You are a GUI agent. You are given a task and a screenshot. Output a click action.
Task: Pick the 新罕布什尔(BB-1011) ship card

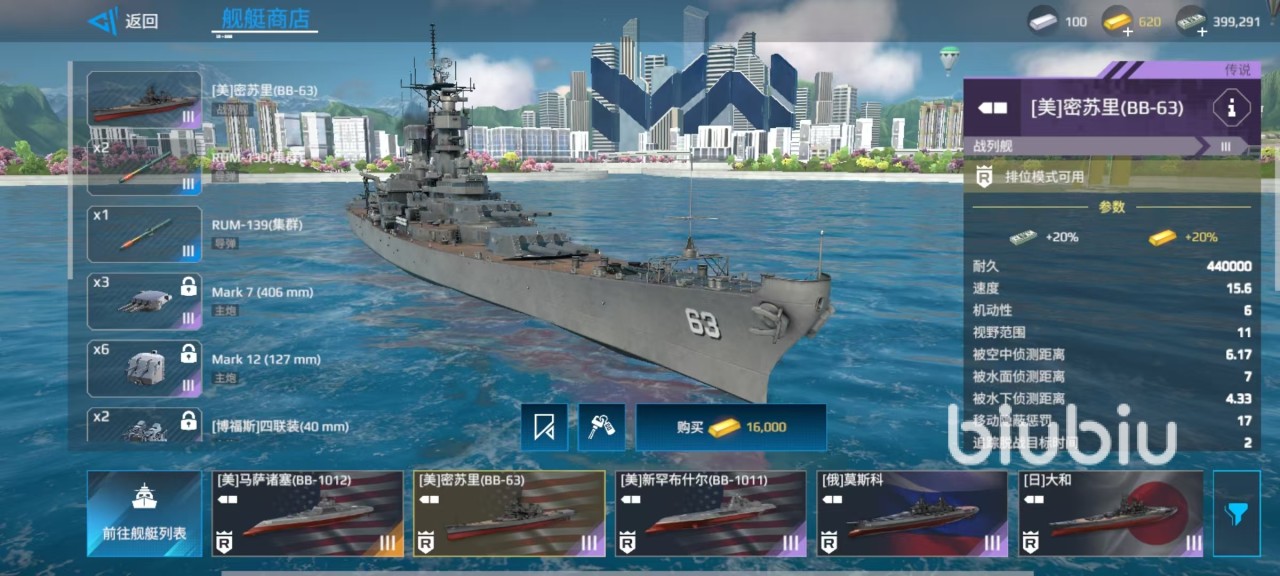coord(709,513)
